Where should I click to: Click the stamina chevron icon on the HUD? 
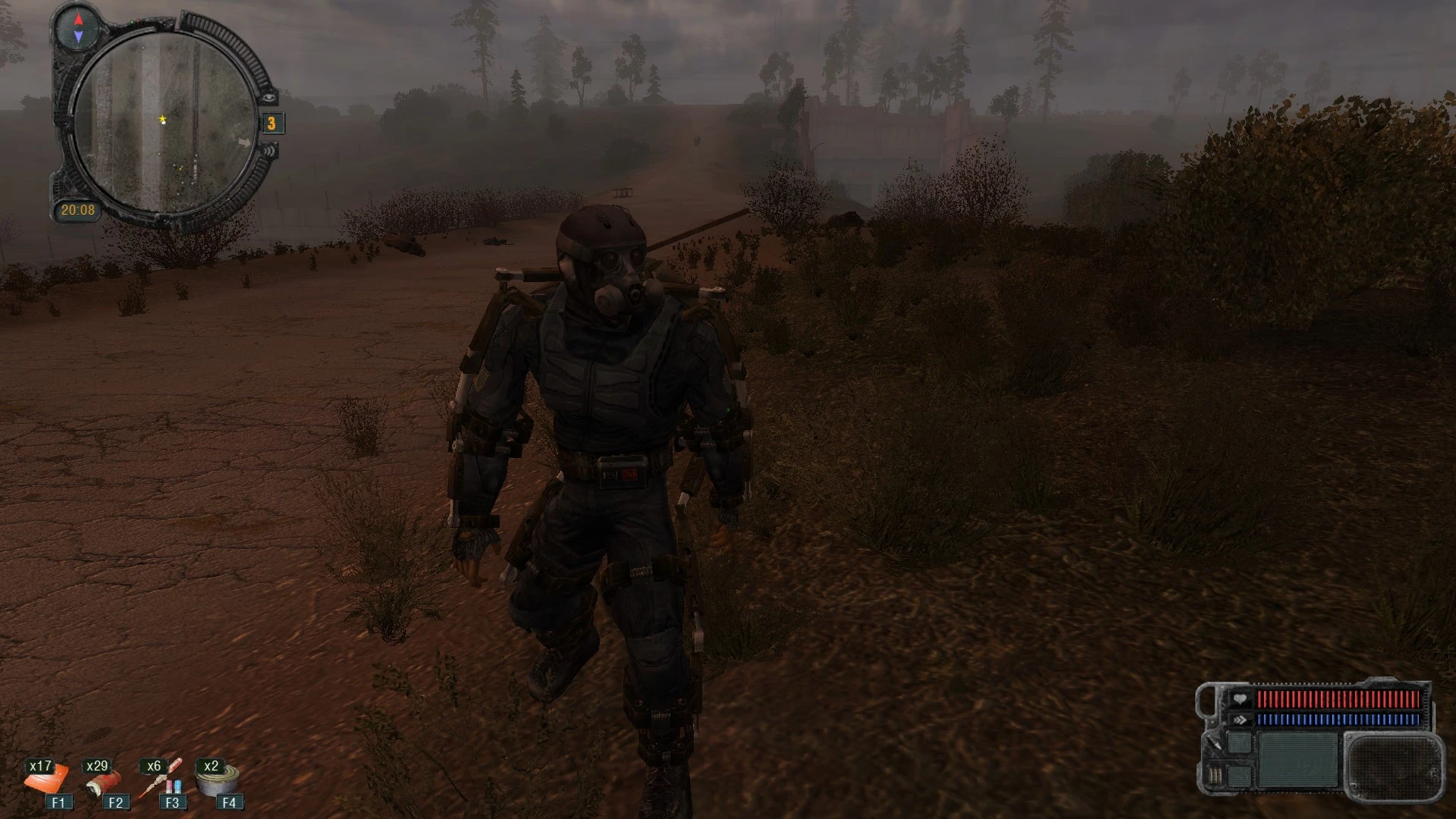point(1240,720)
